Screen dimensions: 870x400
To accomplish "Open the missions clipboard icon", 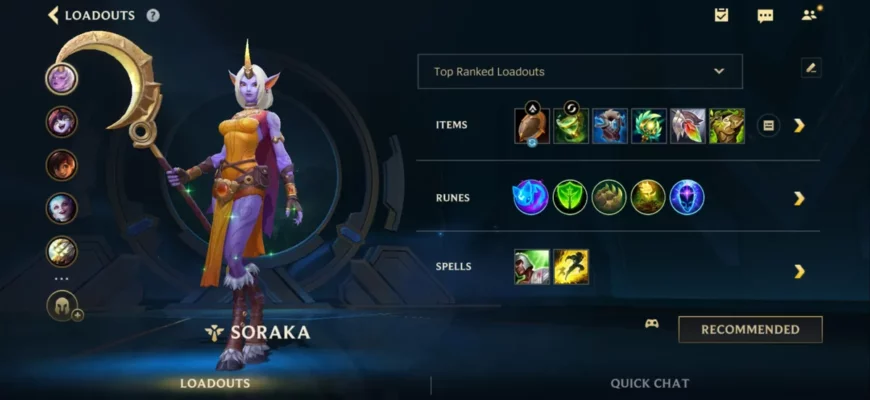I will click(721, 15).
